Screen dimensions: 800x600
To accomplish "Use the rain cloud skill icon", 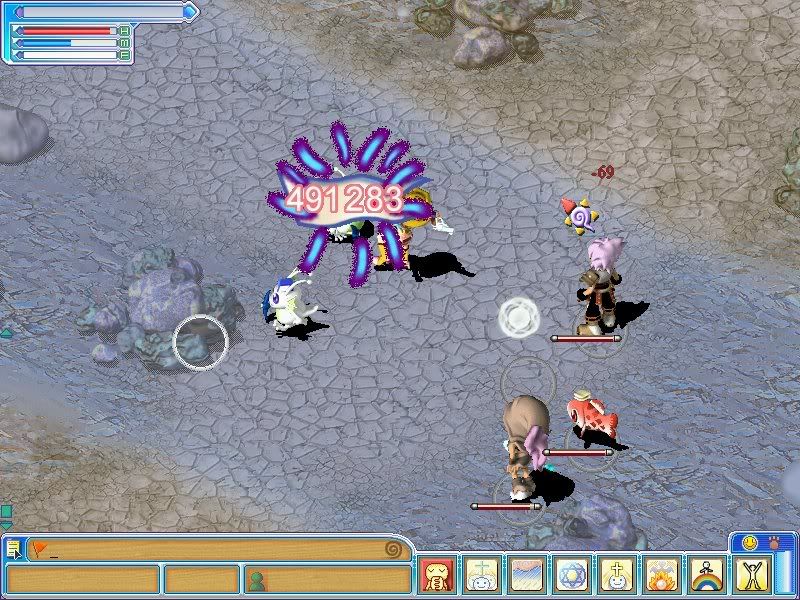I will 527,577.
